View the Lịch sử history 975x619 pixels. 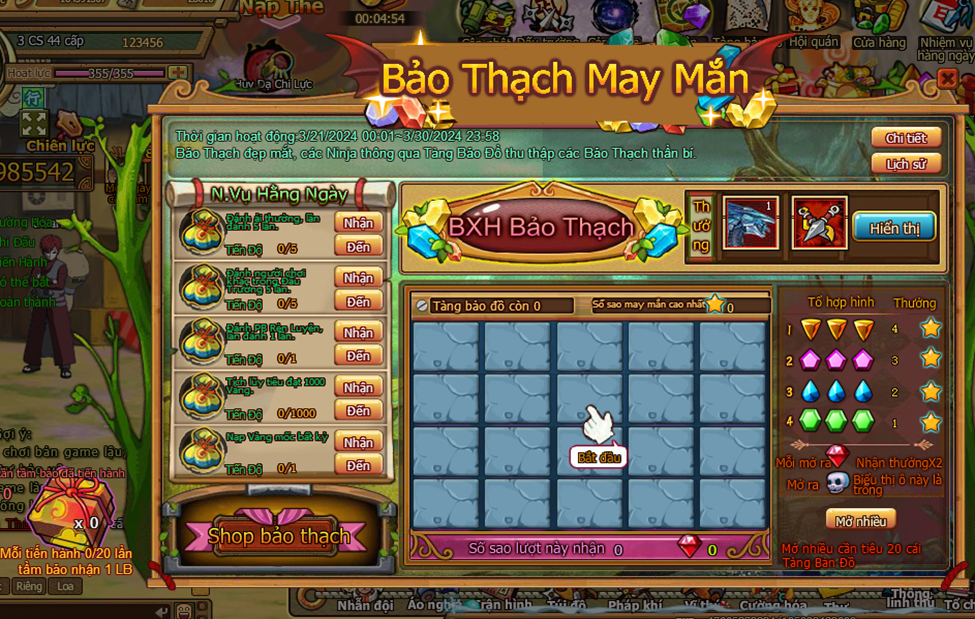click(906, 164)
